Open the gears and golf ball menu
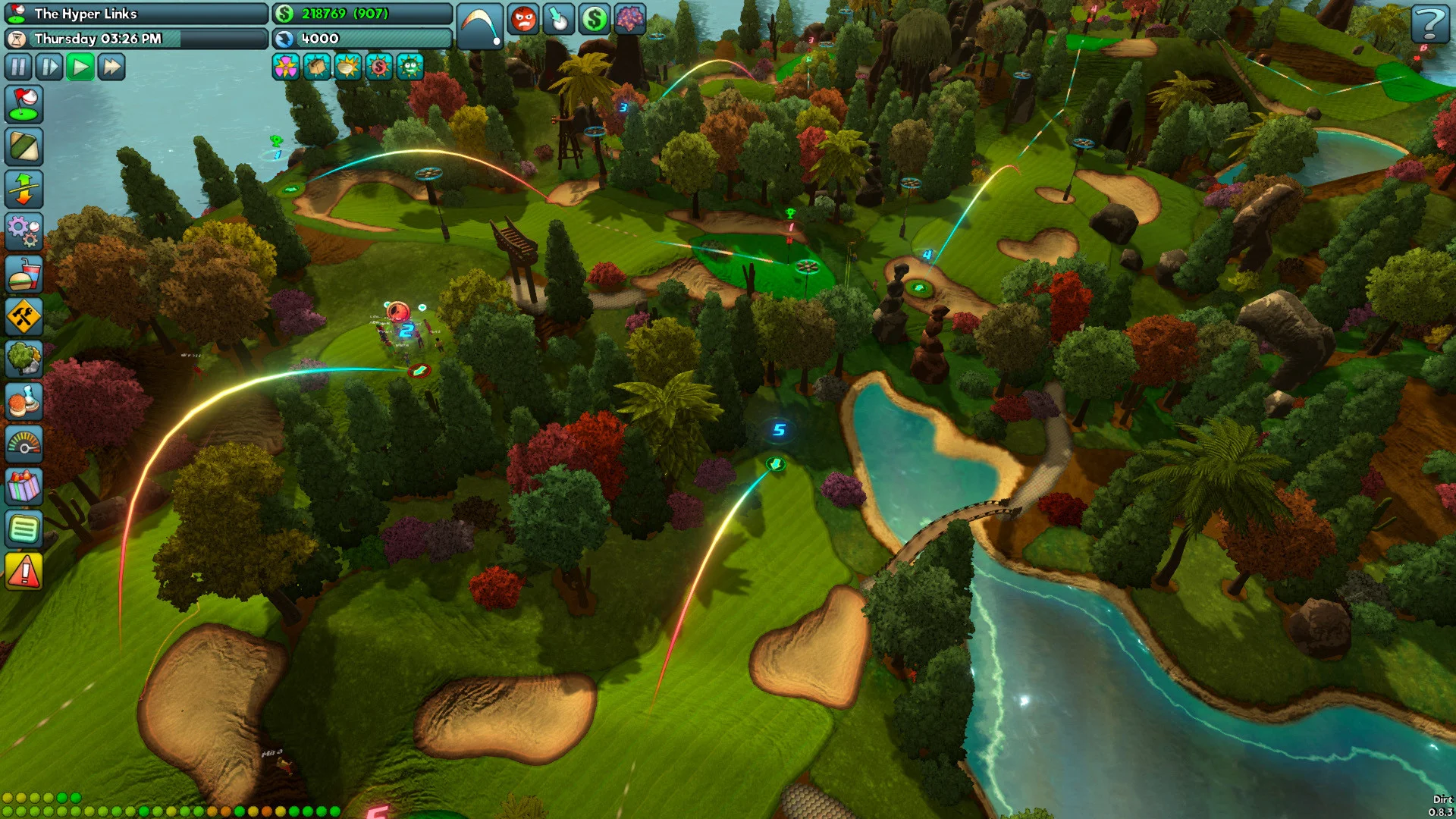This screenshot has height=819, width=1456. [x=24, y=232]
